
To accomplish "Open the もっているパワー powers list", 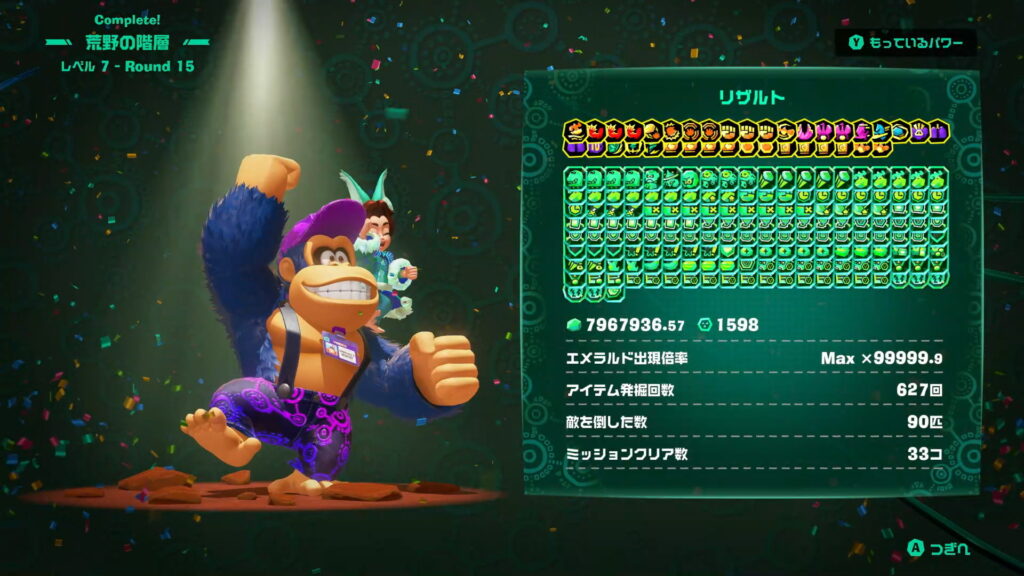I will (x=906, y=43).
